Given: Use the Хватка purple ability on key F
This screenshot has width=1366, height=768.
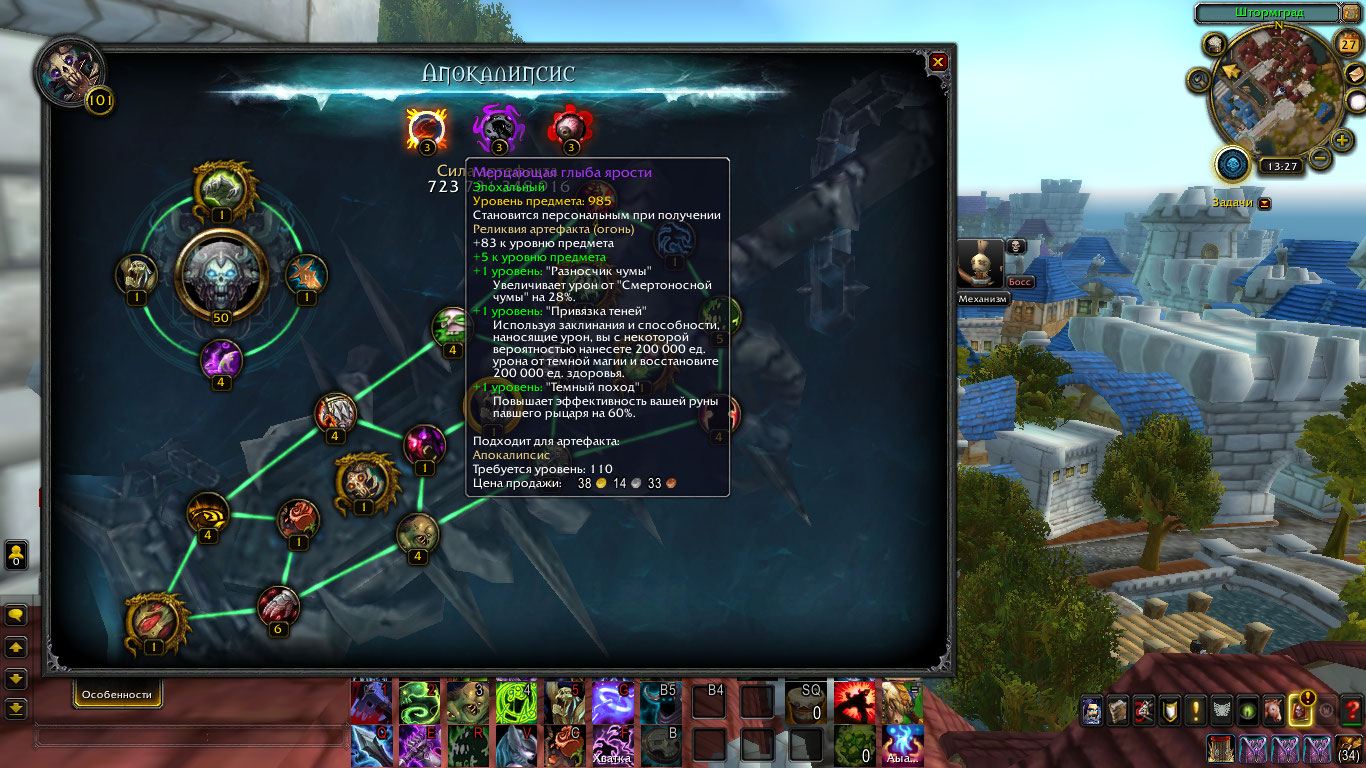Looking at the screenshot, I should point(612,745).
